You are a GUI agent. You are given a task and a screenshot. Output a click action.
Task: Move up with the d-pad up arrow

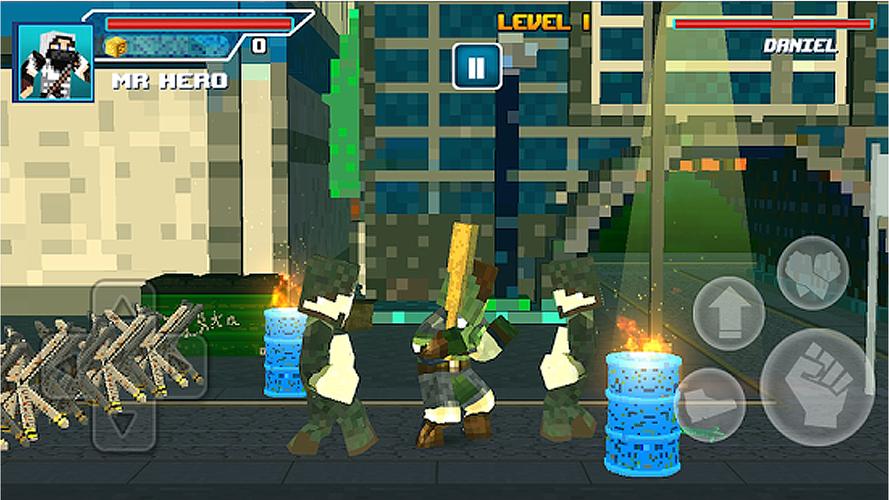pos(124,307)
